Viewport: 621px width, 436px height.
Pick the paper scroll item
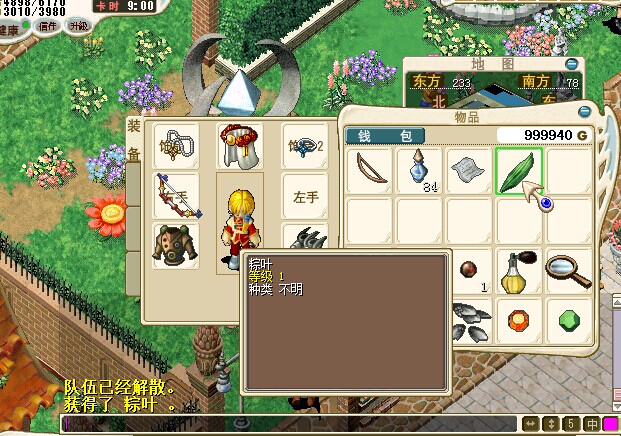[x=469, y=171]
